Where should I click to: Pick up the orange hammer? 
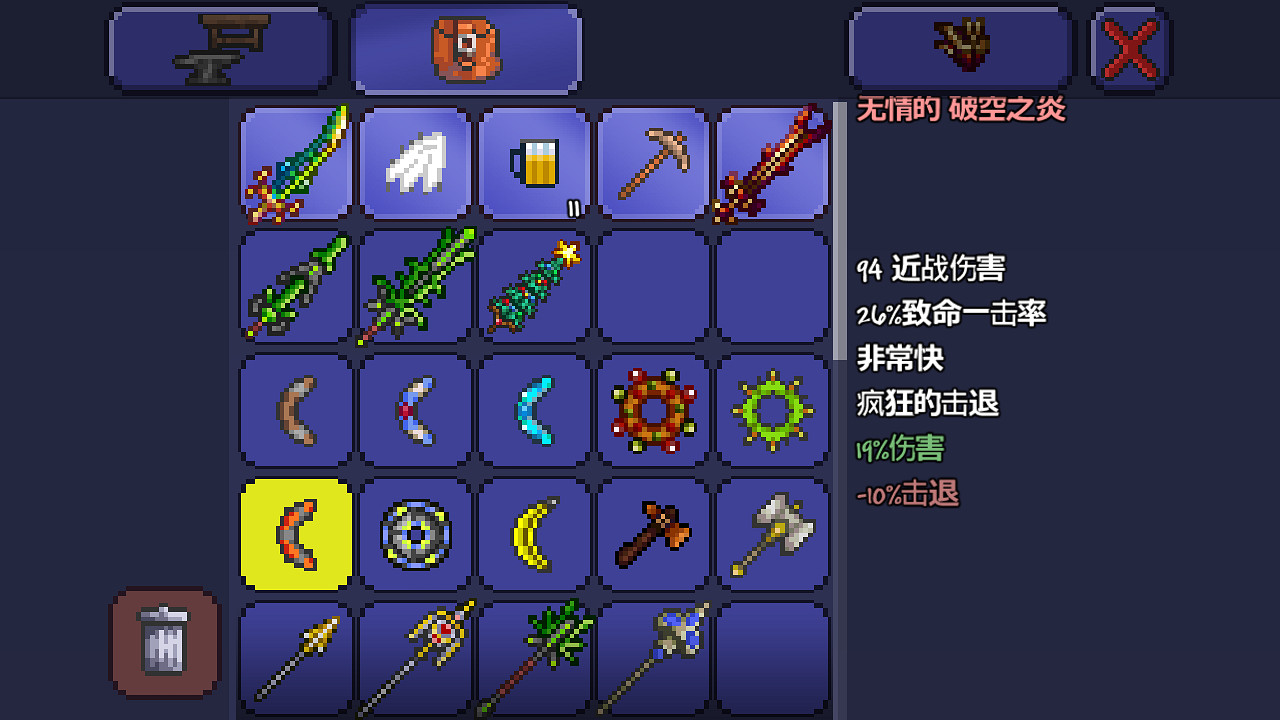tap(653, 533)
